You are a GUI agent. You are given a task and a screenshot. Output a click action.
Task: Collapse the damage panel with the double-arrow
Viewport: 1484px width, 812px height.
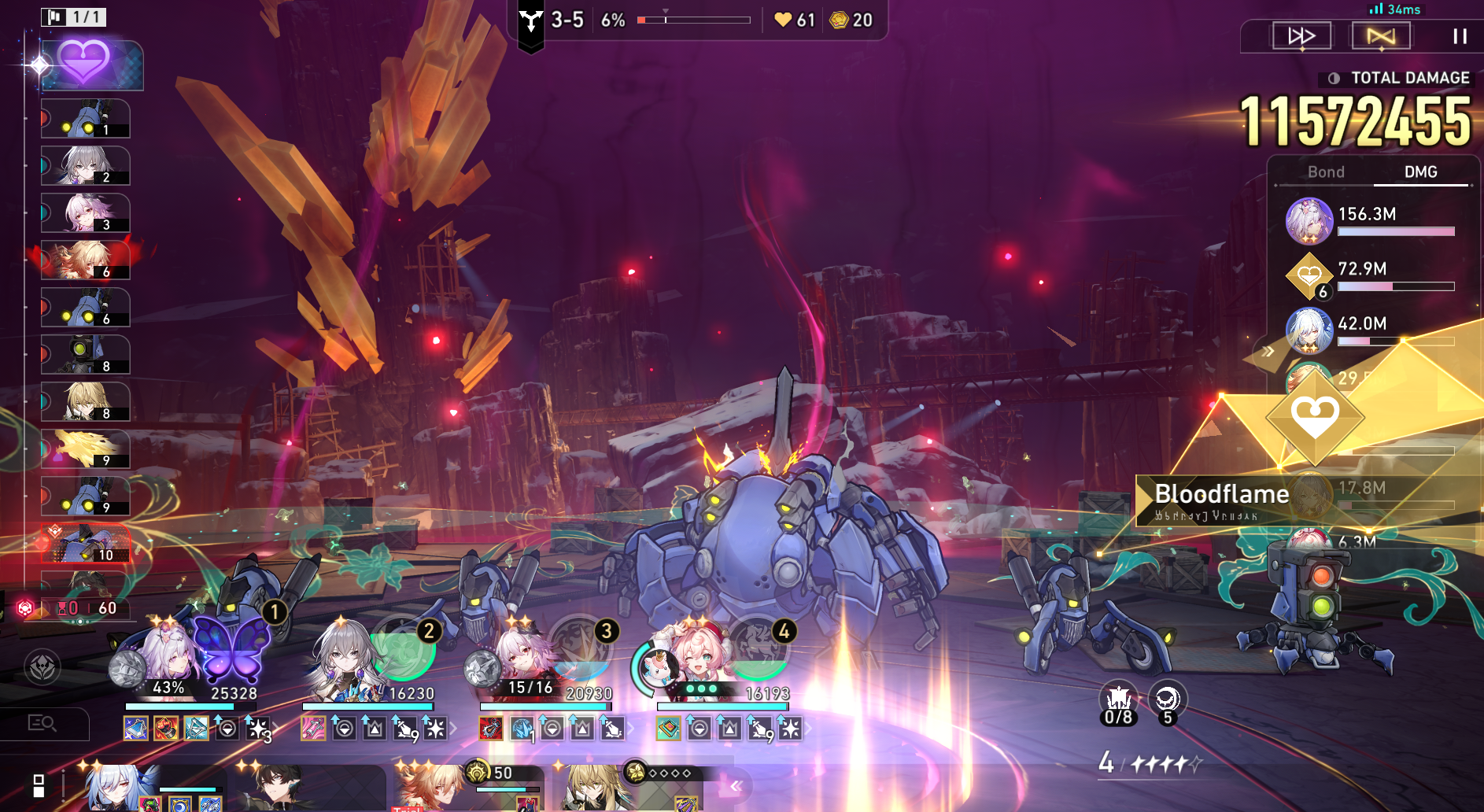pyautogui.click(x=1268, y=351)
